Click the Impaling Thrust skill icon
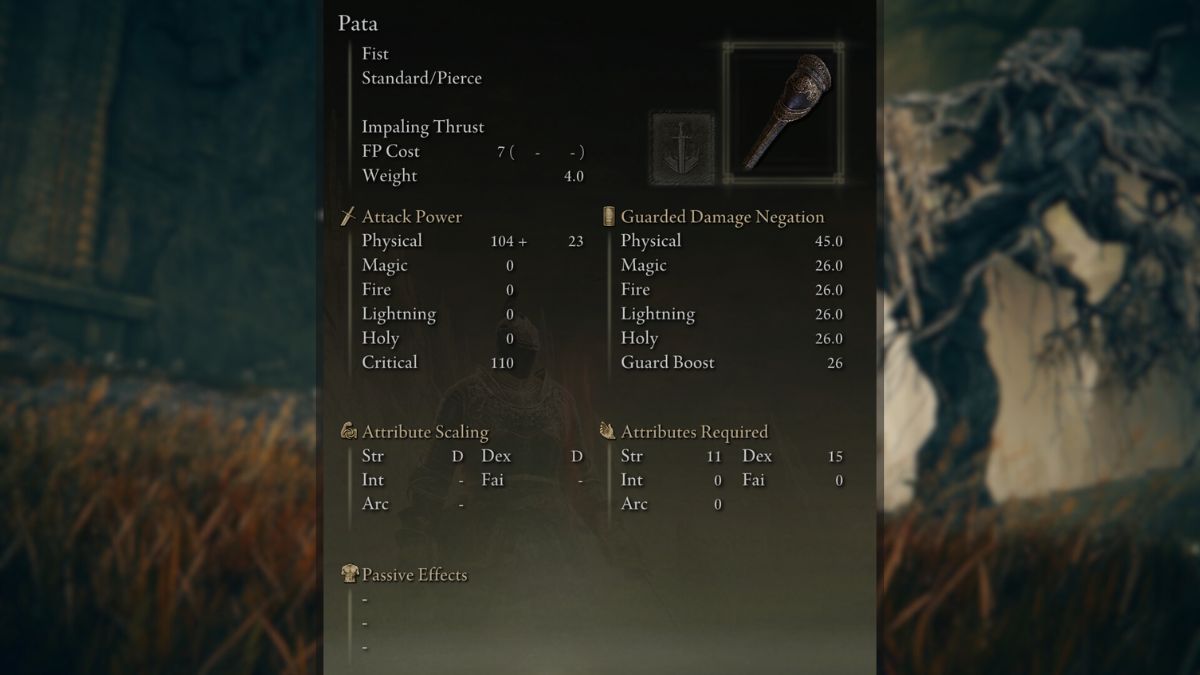Image resolution: width=1200 pixels, height=675 pixels. tap(682, 148)
